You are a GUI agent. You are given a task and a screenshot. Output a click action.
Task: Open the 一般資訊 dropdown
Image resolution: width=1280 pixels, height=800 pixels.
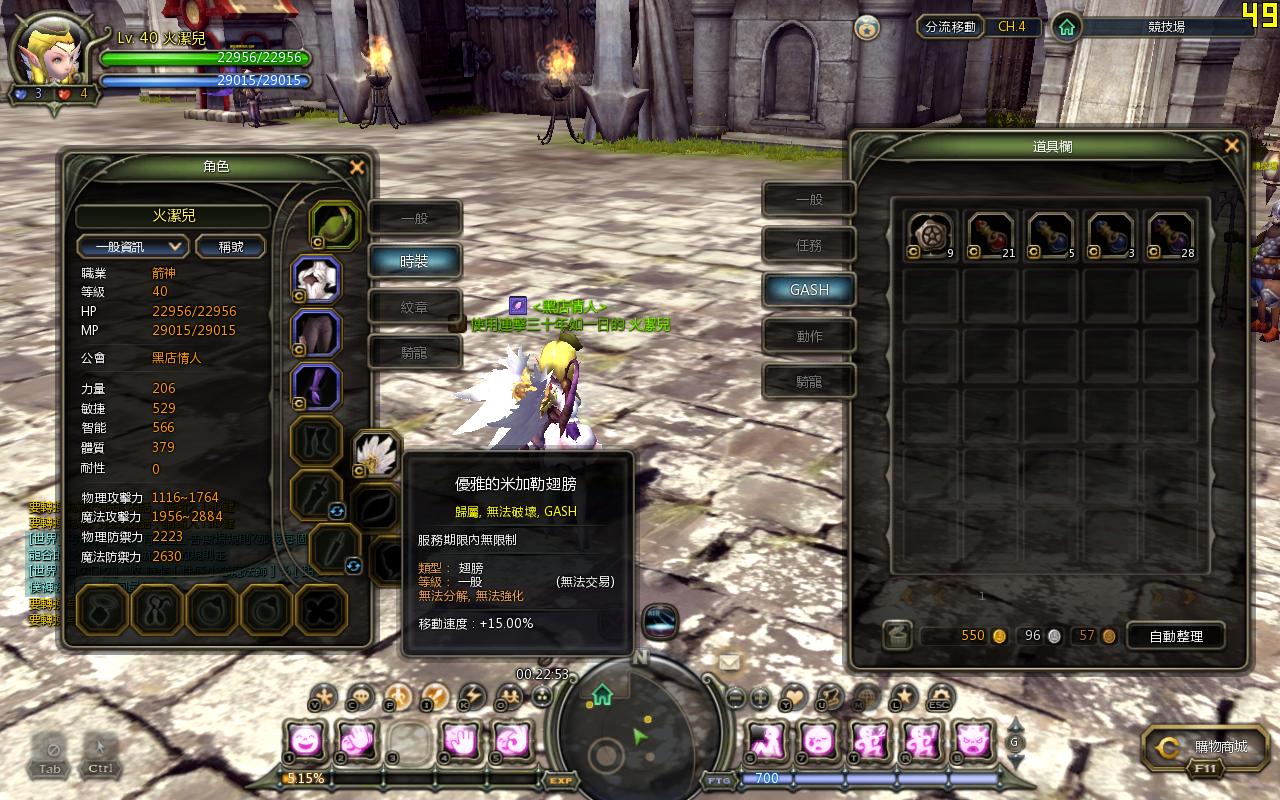132,246
